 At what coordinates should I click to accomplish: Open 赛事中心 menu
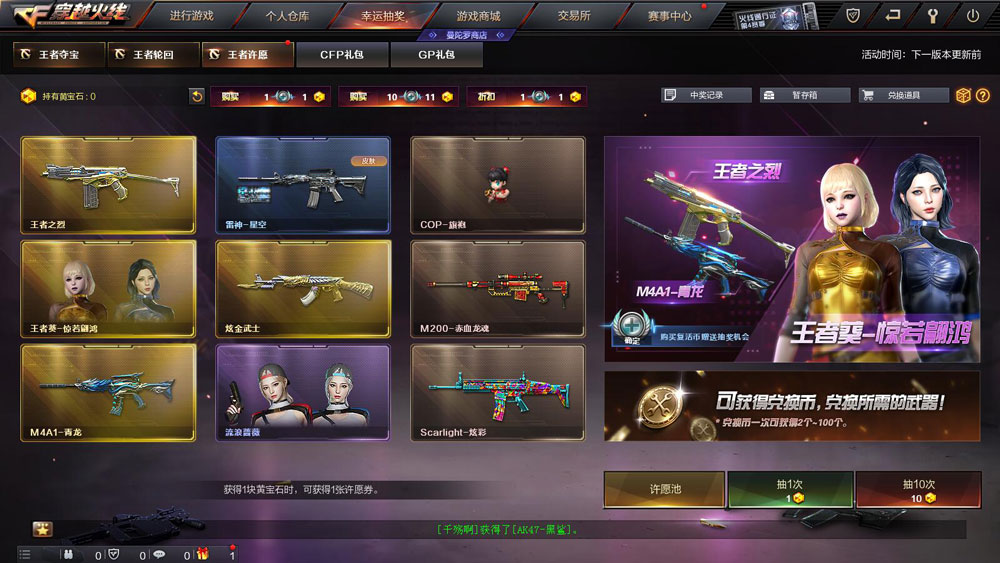pos(669,16)
